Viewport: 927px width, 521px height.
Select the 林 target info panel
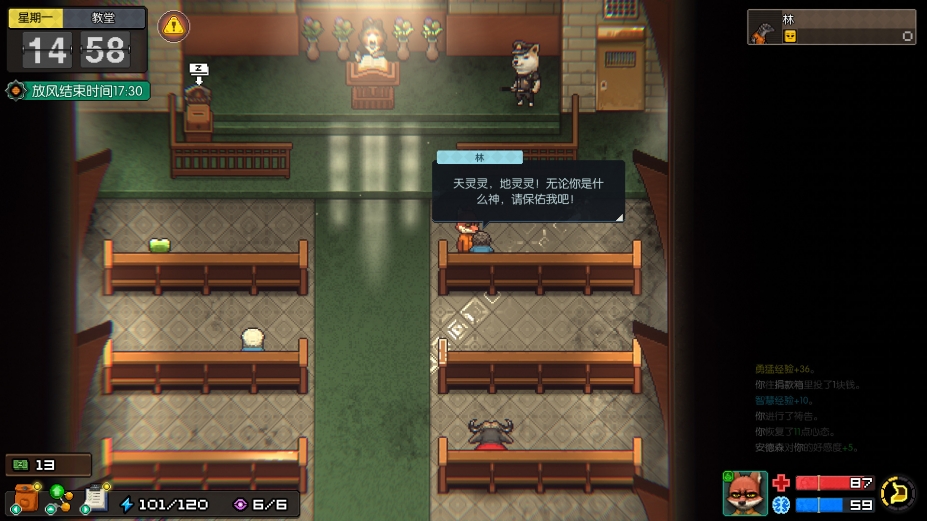tap(831, 27)
